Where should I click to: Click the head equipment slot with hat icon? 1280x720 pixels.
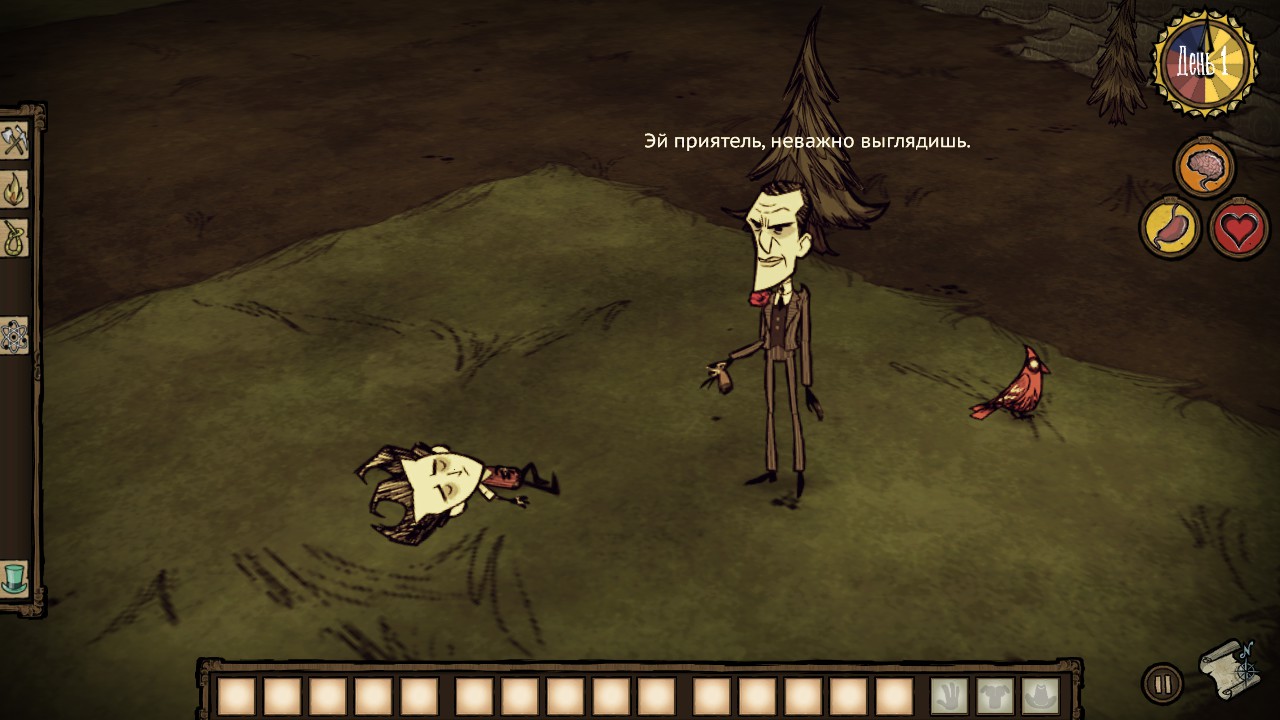tap(1040, 696)
